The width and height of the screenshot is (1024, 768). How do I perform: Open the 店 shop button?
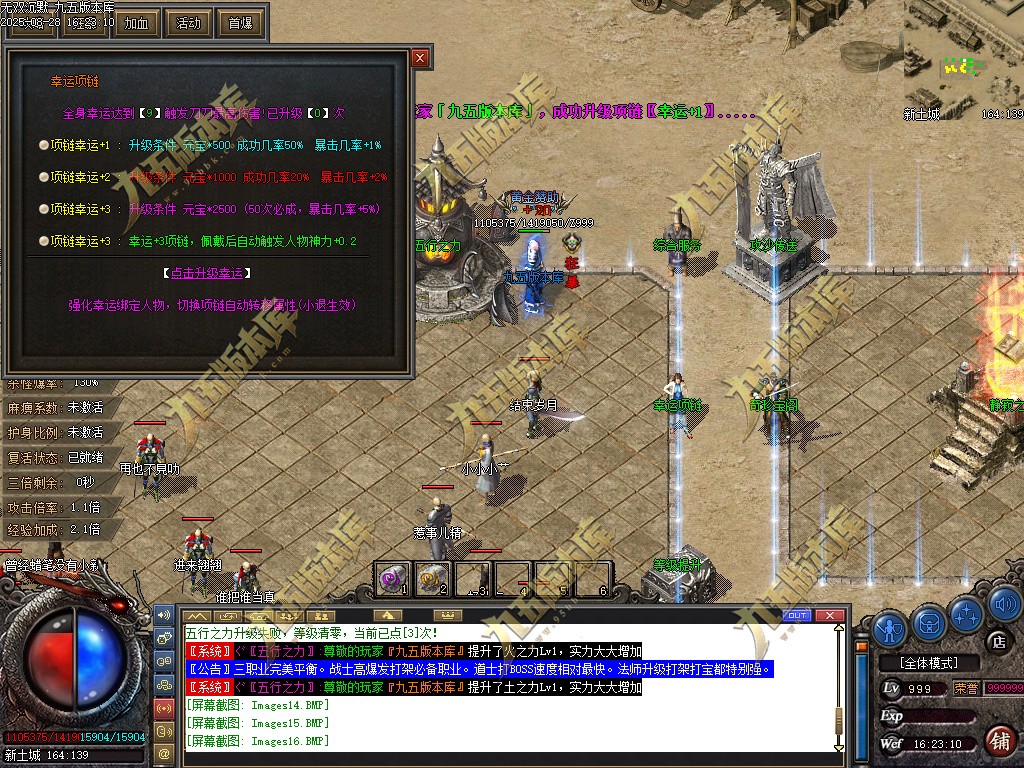tap(997, 641)
